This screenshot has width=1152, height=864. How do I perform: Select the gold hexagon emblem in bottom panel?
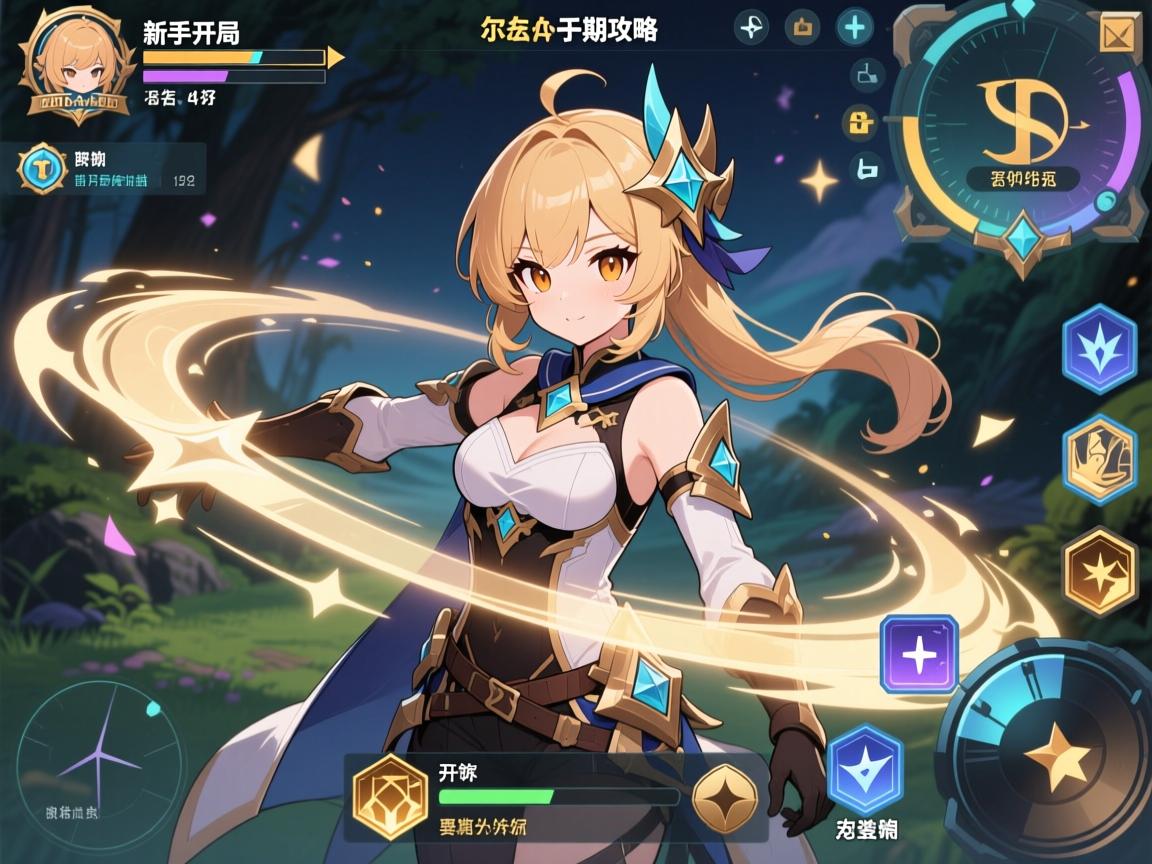point(391,797)
